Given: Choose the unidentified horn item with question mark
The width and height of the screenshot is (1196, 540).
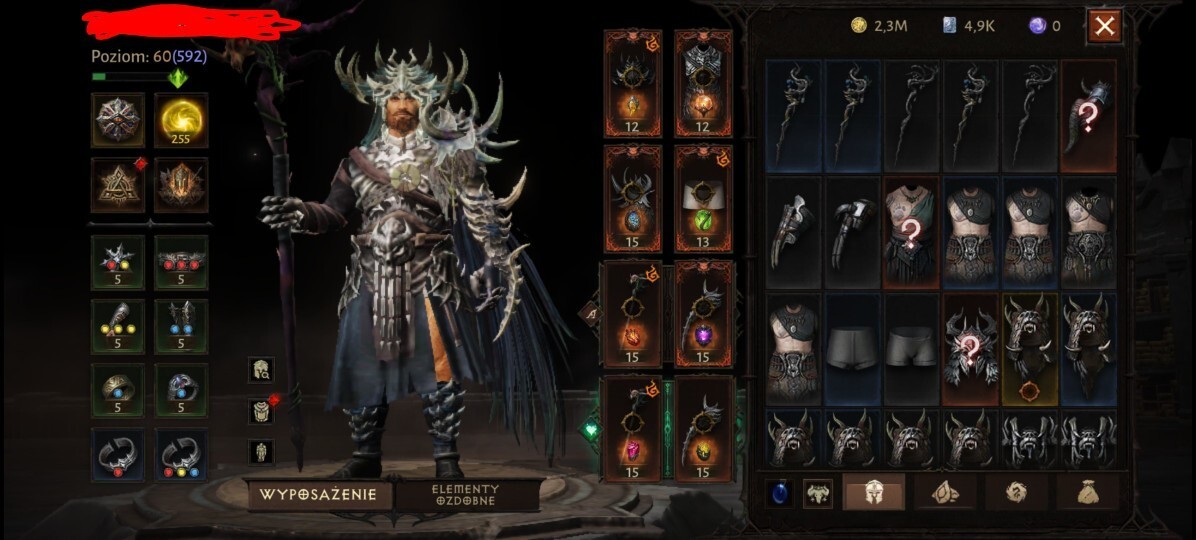Looking at the screenshot, I should point(1088,115).
